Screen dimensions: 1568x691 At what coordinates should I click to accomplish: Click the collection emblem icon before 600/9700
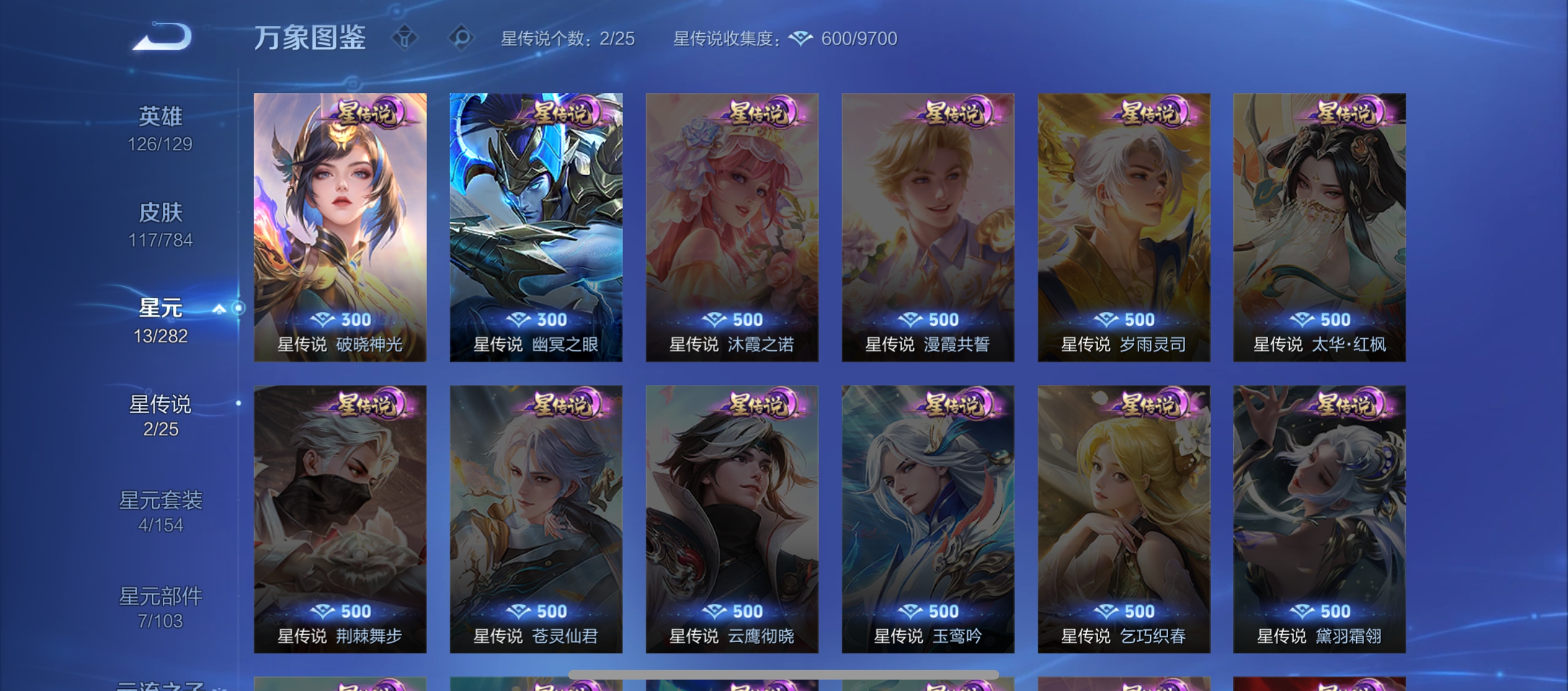coord(800,38)
